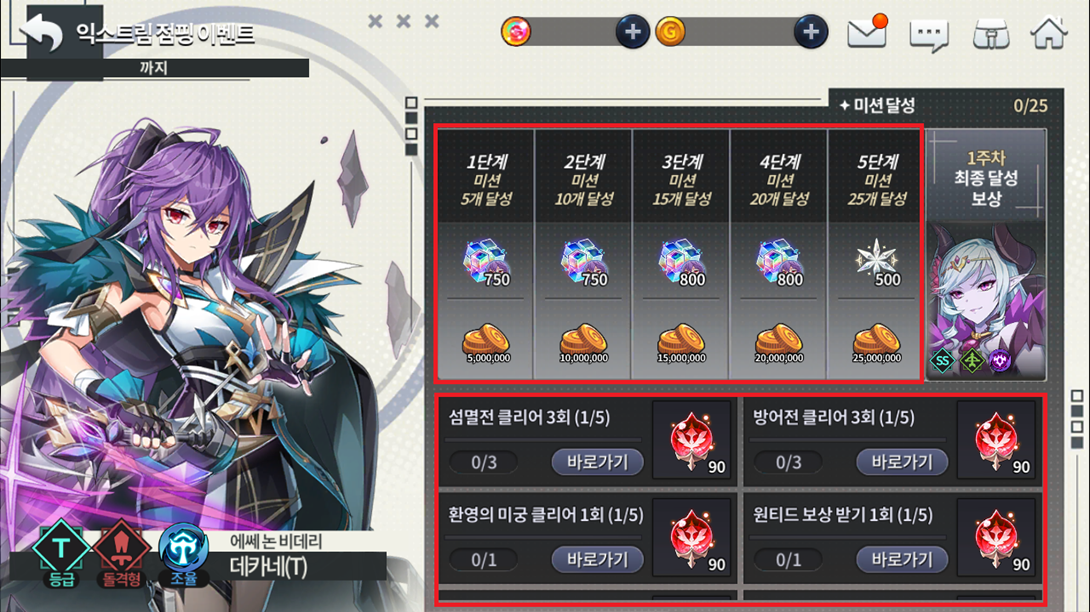Open the mailbox envelope icon
Image resolution: width=1090 pixels, height=612 pixels.
click(x=867, y=33)
